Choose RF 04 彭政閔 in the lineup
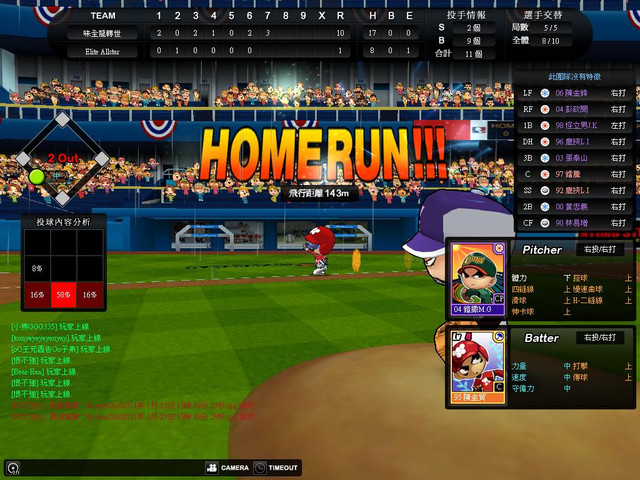Image resolution: width=640 pixels, height=480 pixels. point(575,109)
